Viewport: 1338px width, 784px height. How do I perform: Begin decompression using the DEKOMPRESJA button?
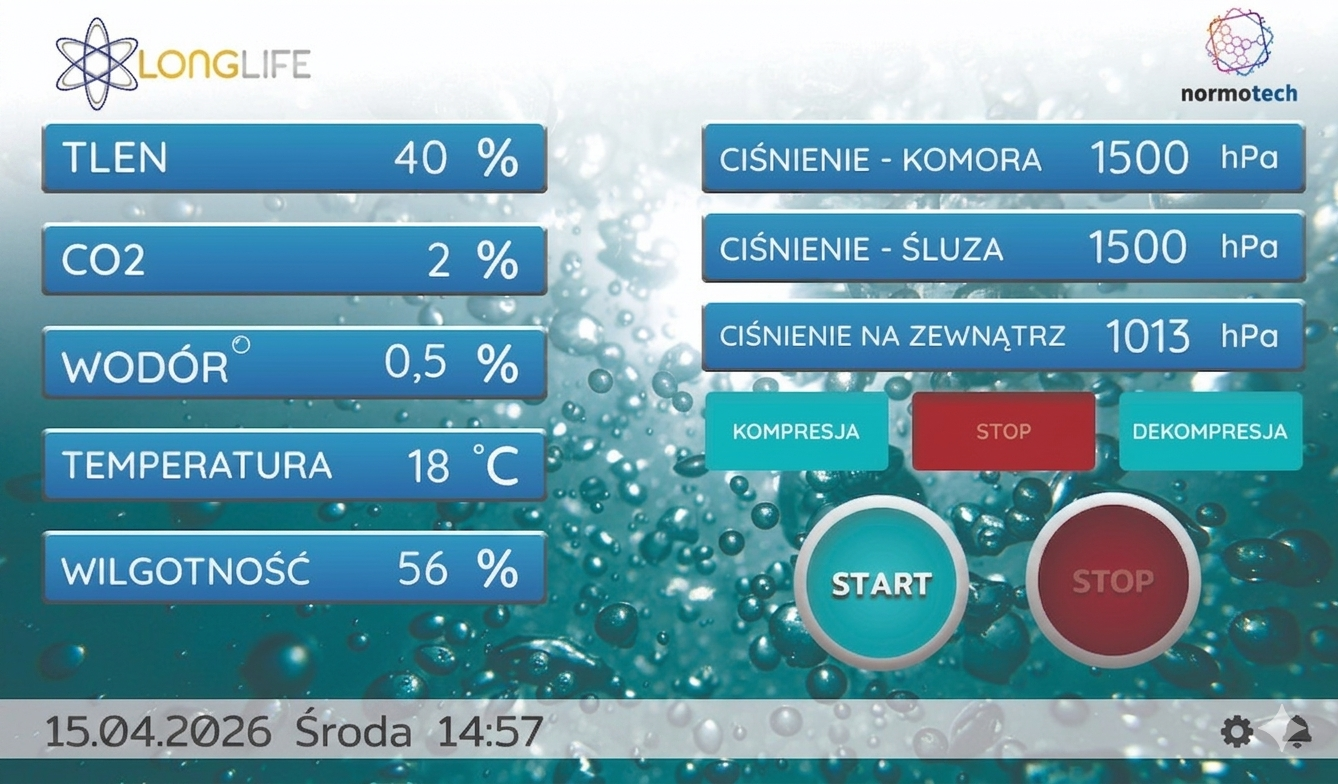coord(1210,431)
